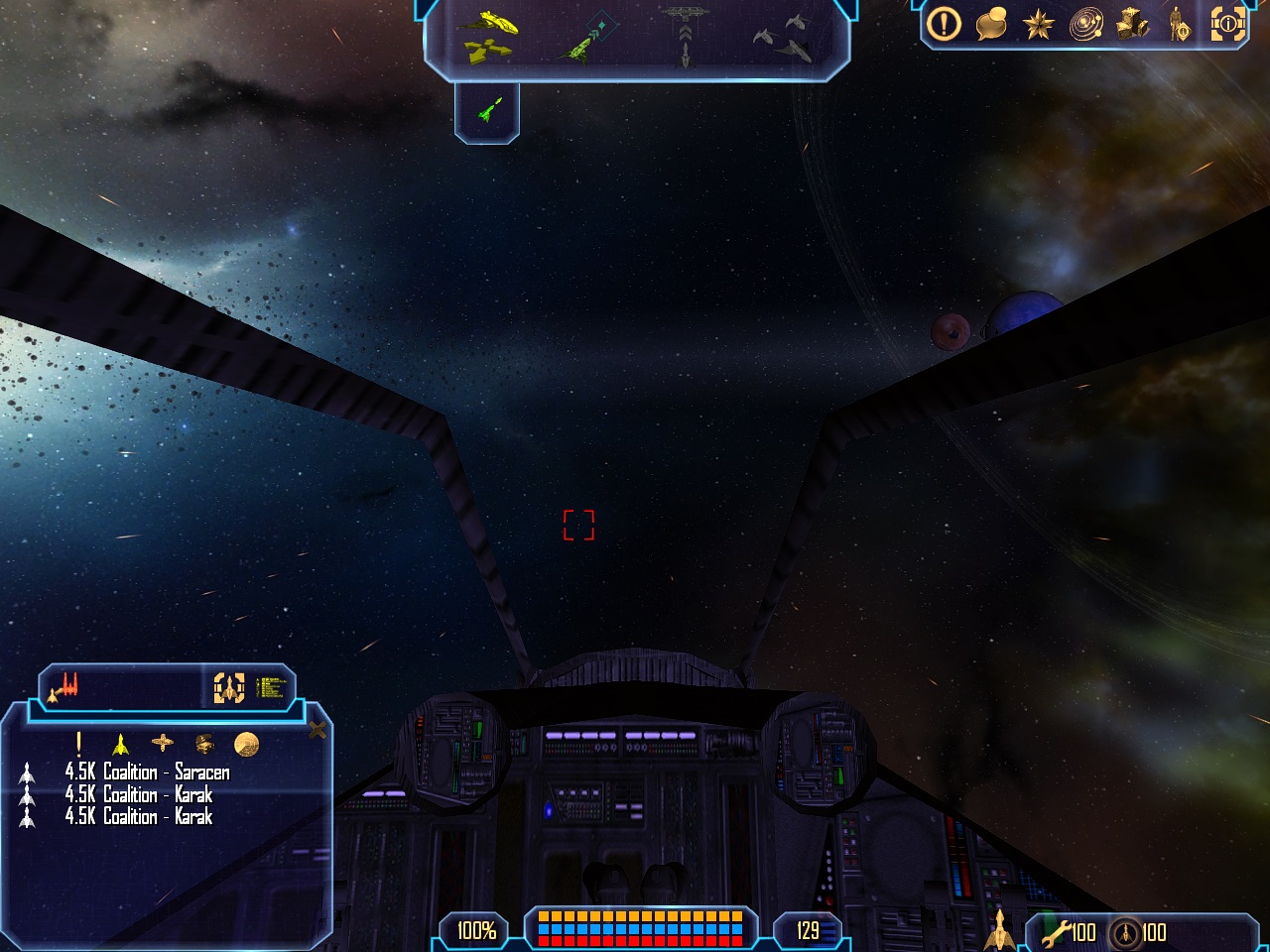
Task: Filter contact list by planets
Action: click(246, 743)
